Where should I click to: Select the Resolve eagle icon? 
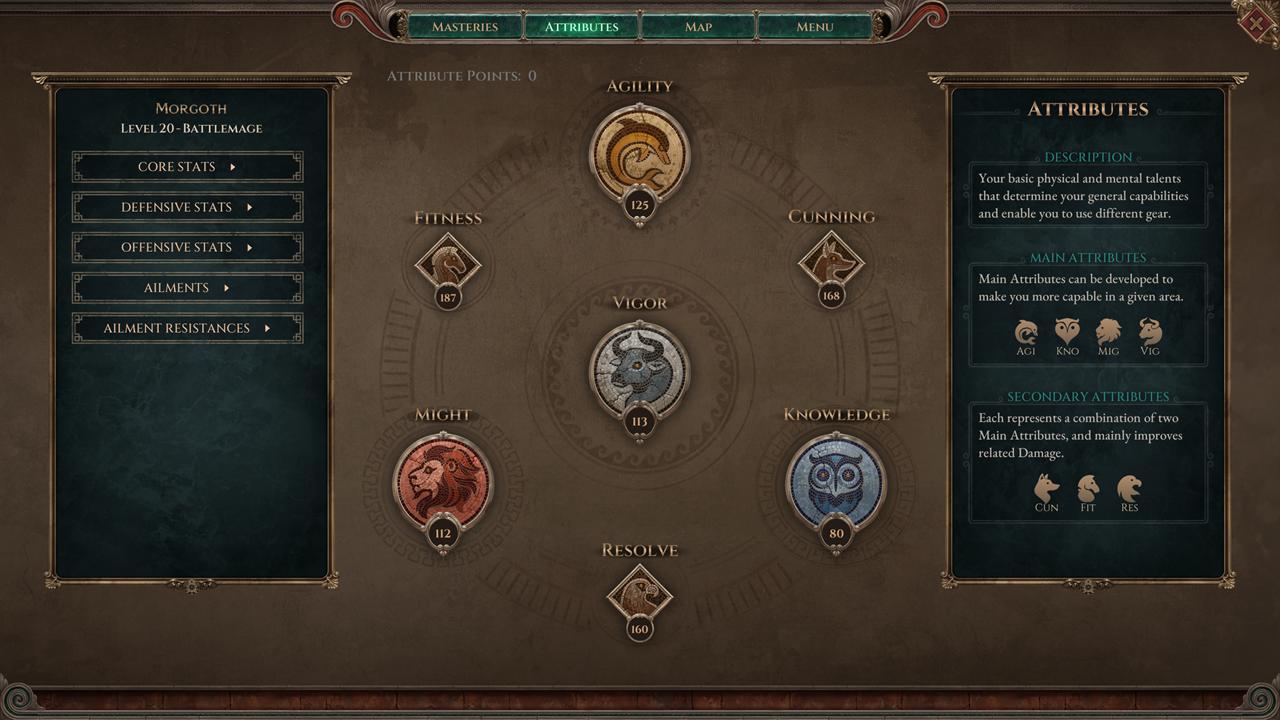[x=640, y=597]
